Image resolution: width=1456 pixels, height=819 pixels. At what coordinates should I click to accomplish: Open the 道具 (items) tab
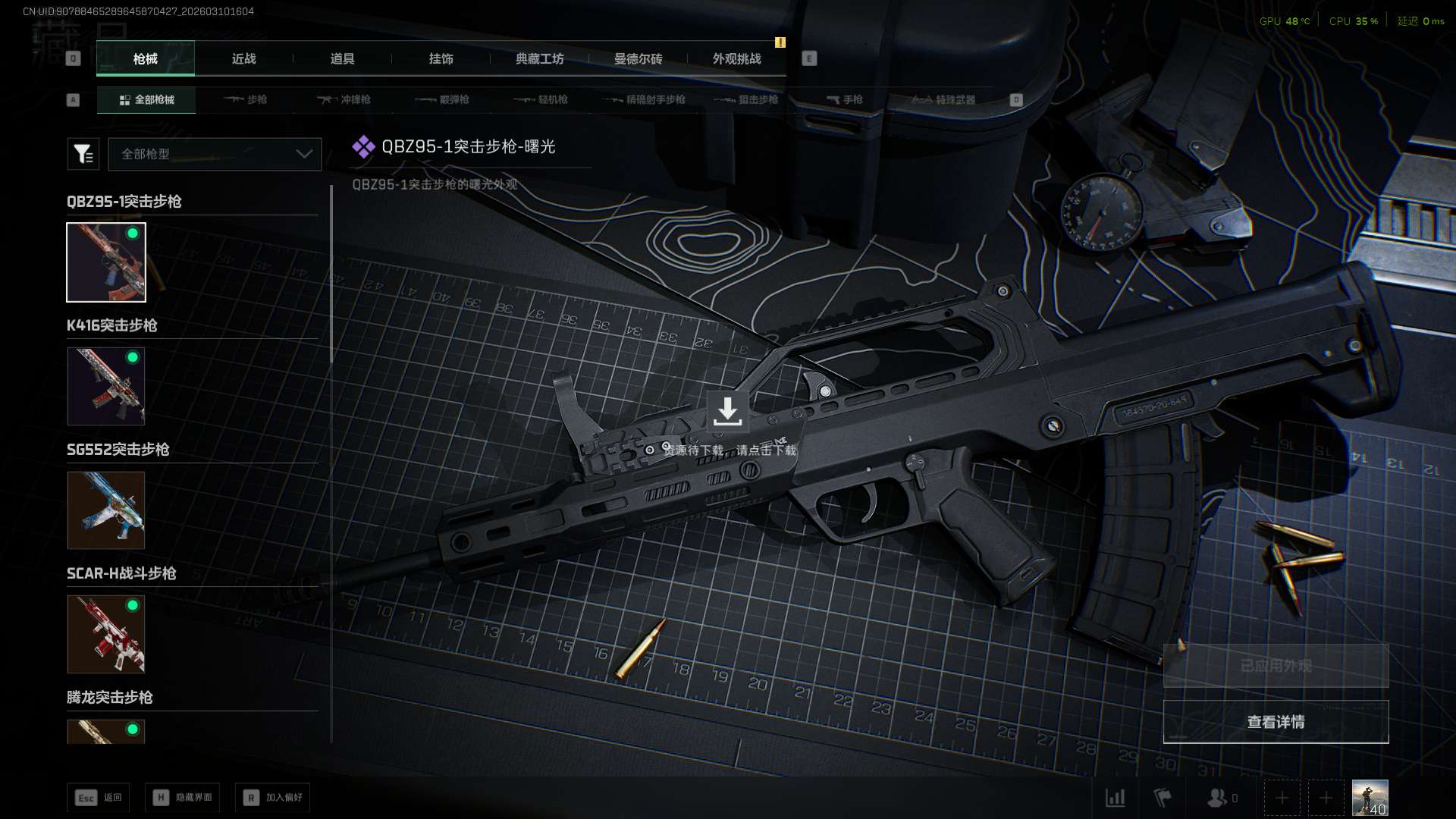[342, 58]
